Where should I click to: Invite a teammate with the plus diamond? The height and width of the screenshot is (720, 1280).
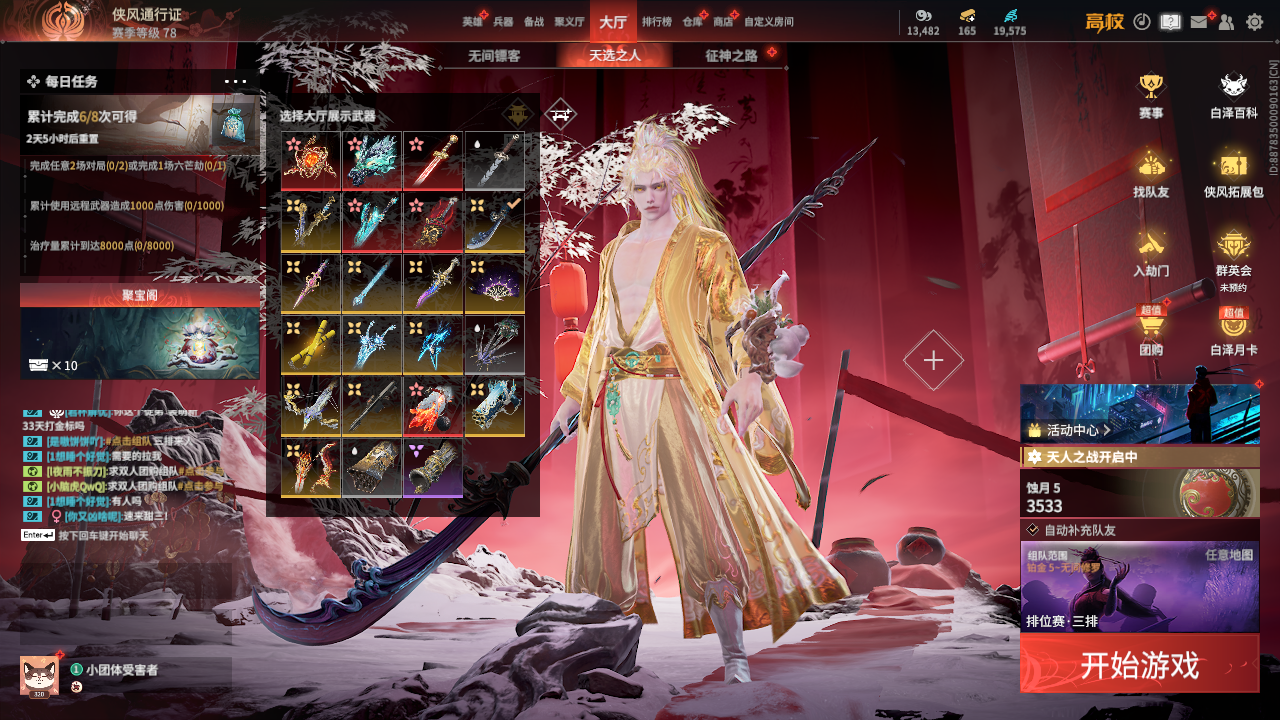coord(933,361)
